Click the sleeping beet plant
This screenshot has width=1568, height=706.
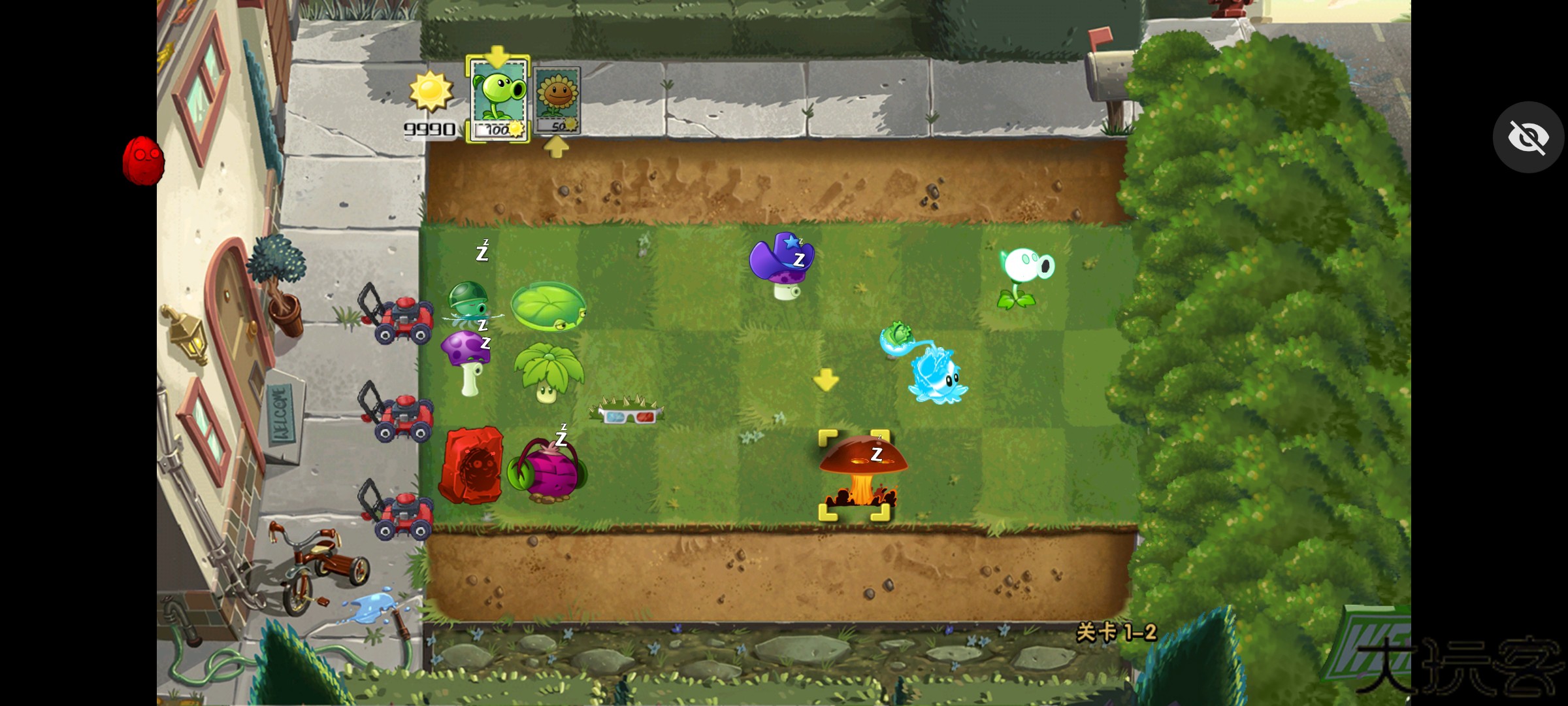click(x=549, y=471)
